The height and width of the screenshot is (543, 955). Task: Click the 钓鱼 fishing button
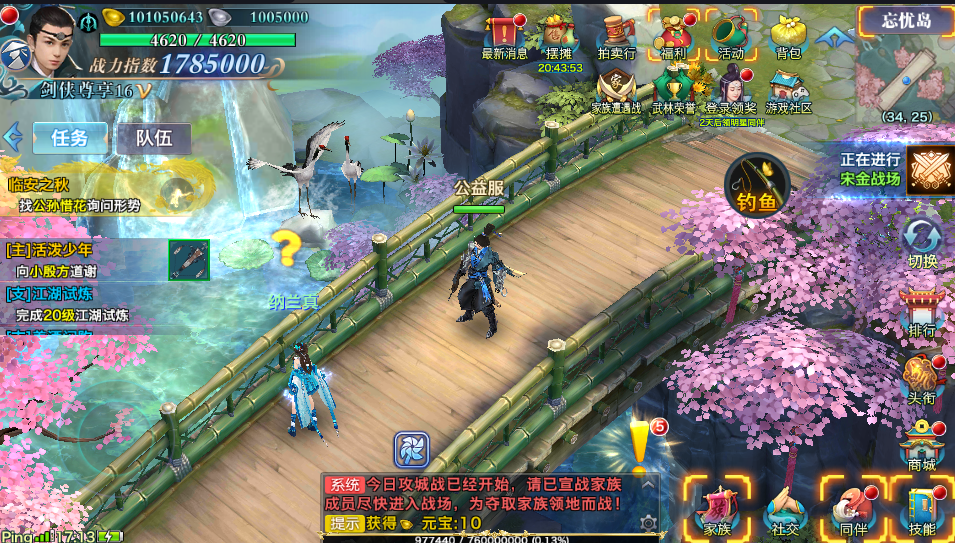(757, 186)
